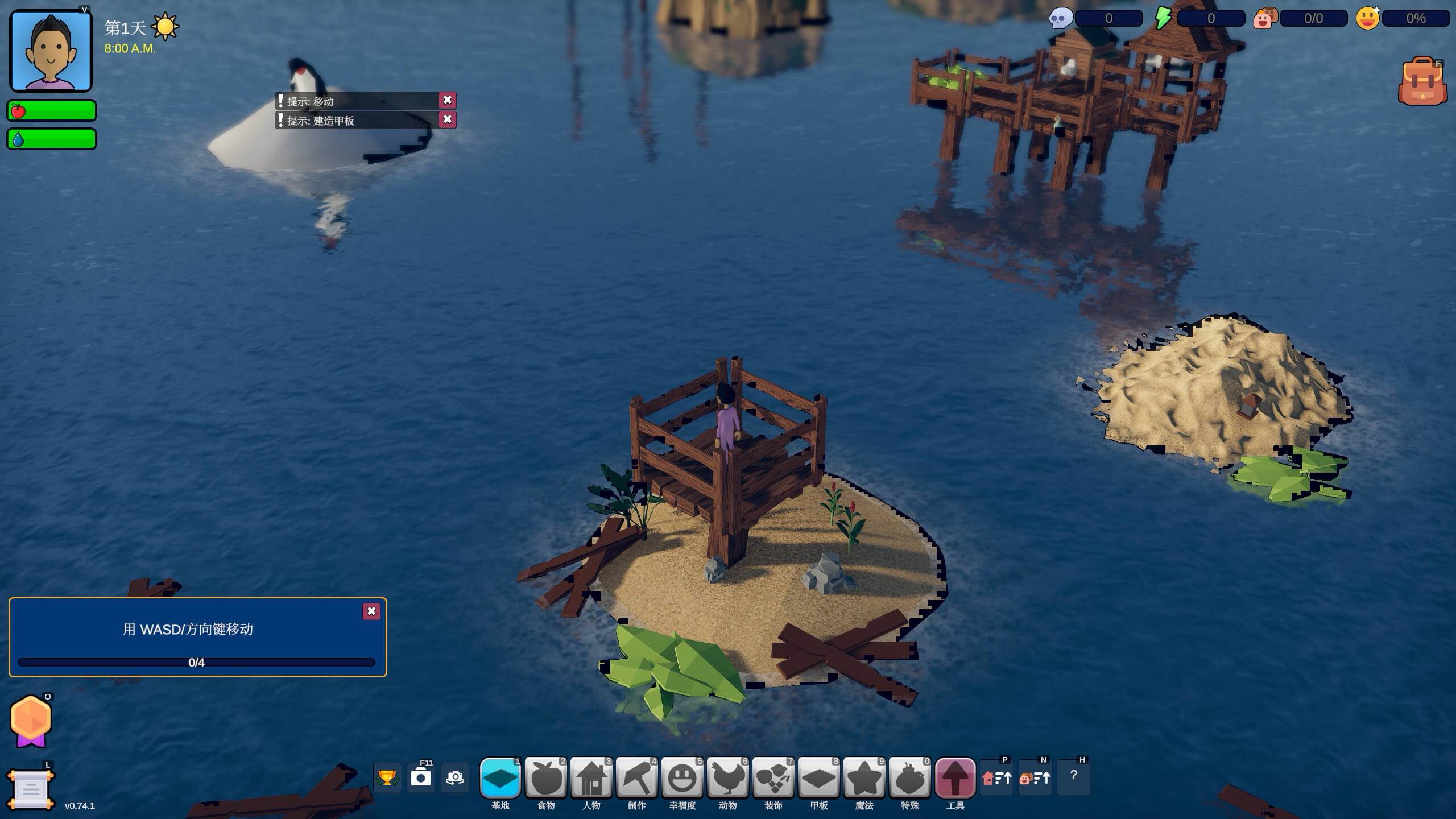The width and height of the screenshot is (1456, 819).
Task: Open the achievements trophy panel
Action: [x=387, y=776]
